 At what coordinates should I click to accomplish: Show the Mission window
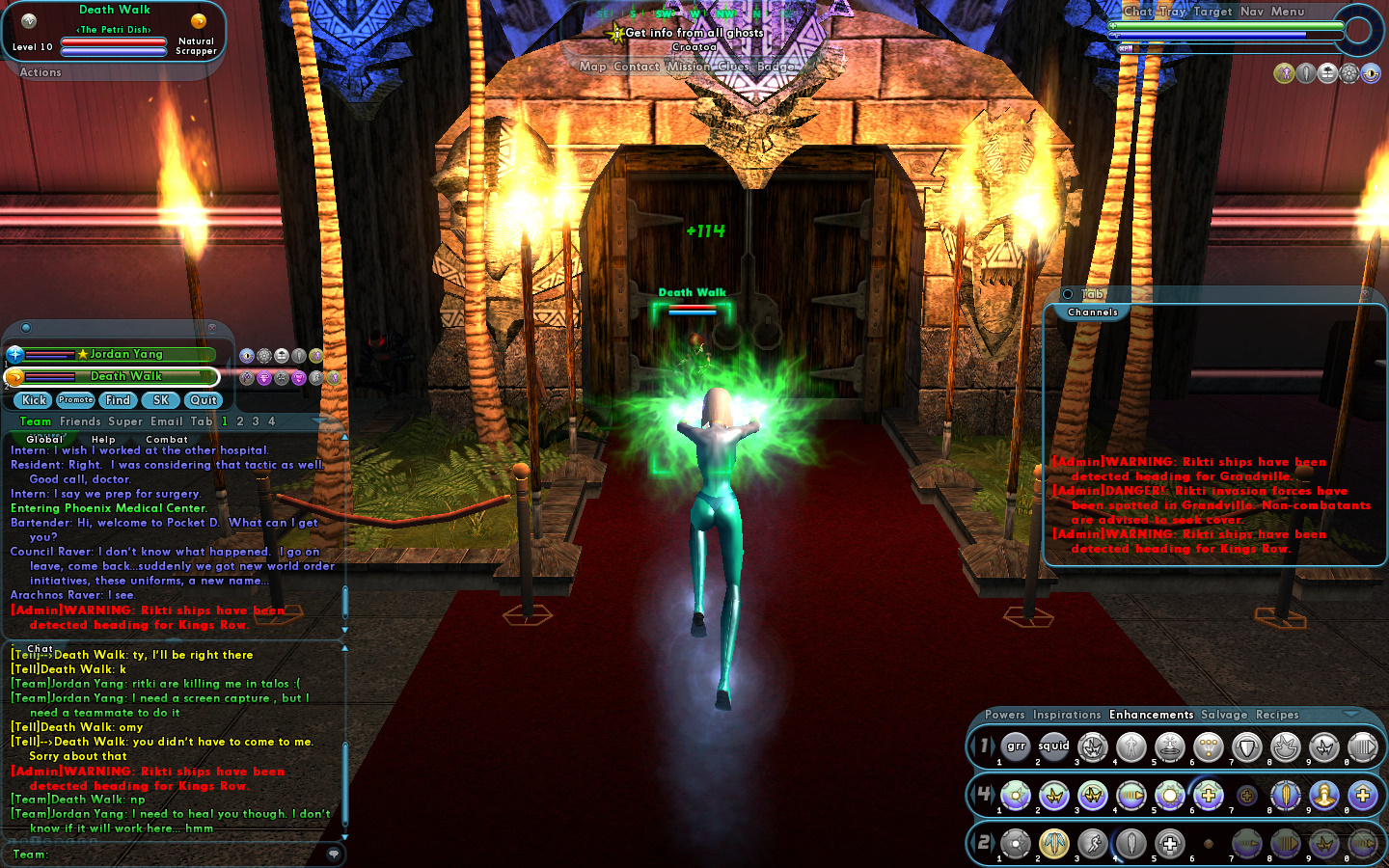689,67
